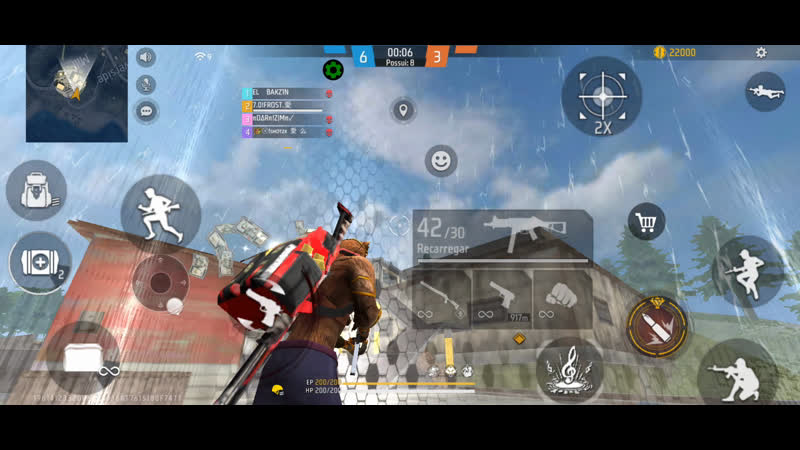The height and width of the screenshot is (450, 800).
Task: Tap the jump soldier button
Action: [x=746, y=268]
